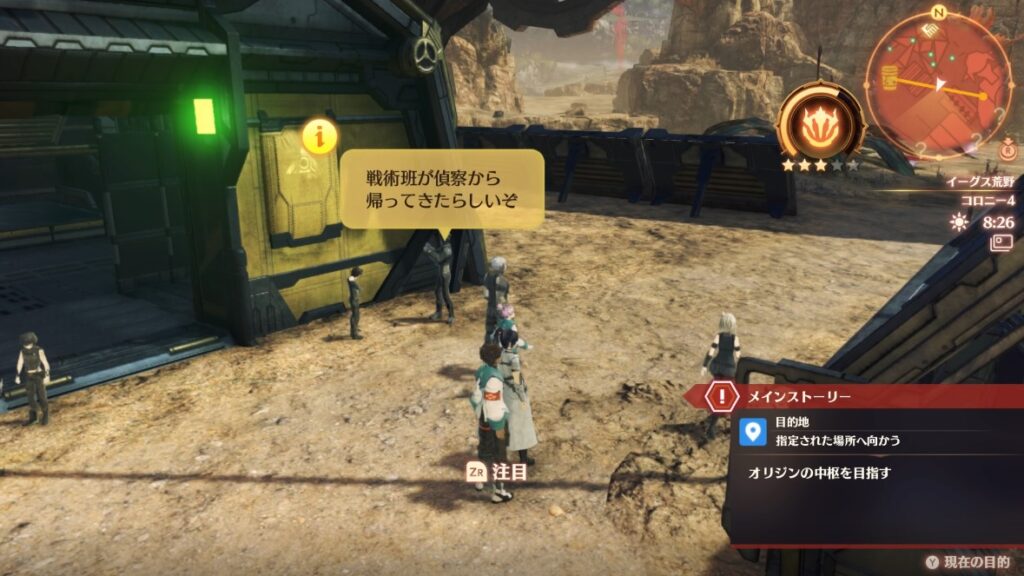Viewport: 1024px width, 576px height.
Task: Click the round orange badge beside minimap
Action: pos(1006,151)
